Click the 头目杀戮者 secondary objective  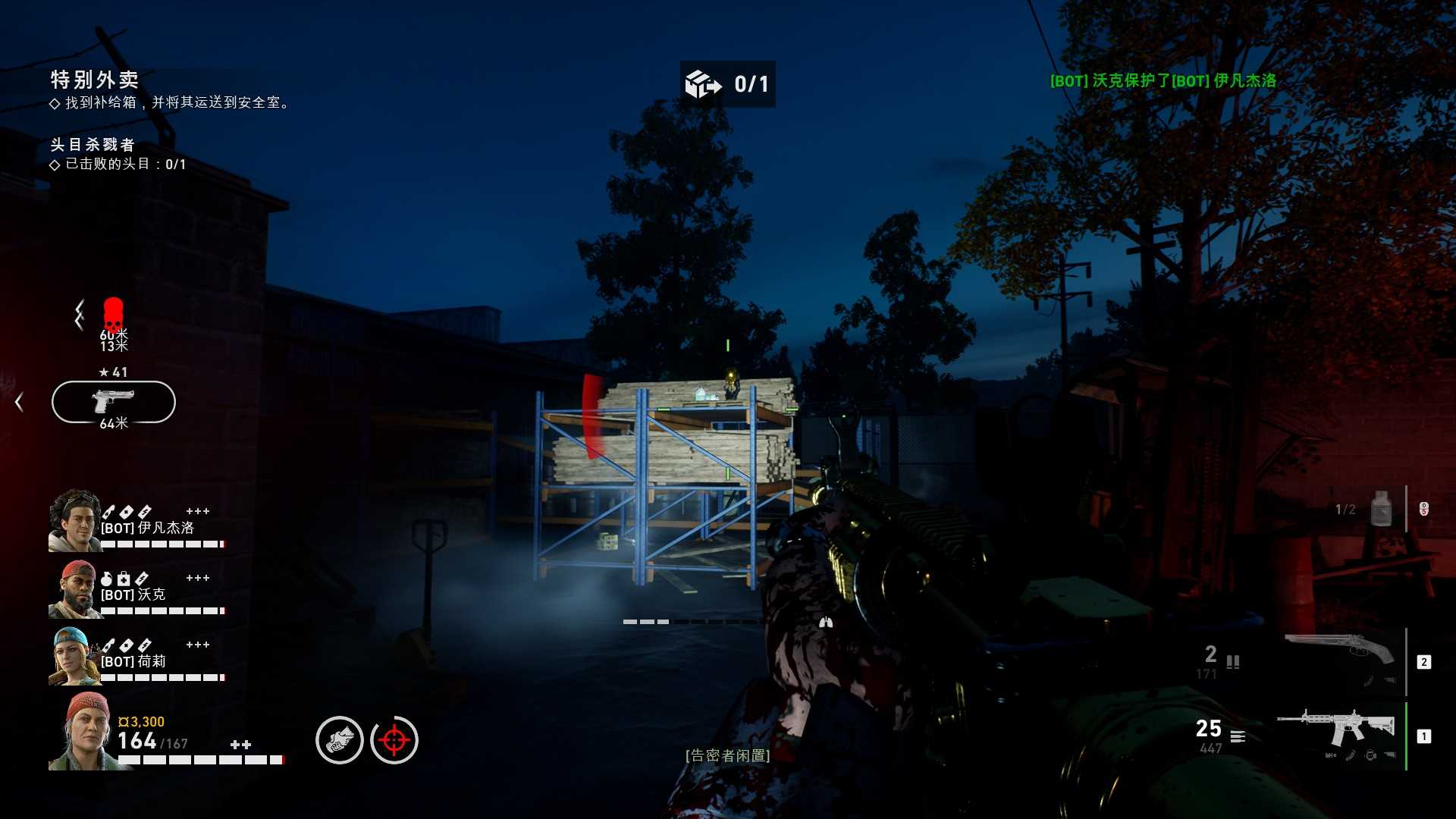[93, 145]
